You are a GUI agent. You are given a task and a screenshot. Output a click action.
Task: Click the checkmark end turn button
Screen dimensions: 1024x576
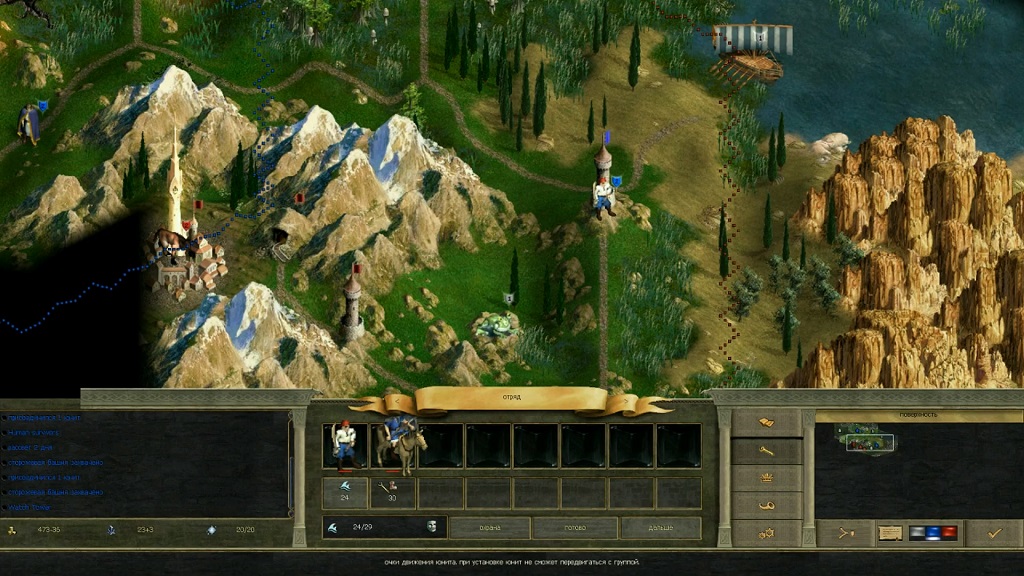[993, 533]
